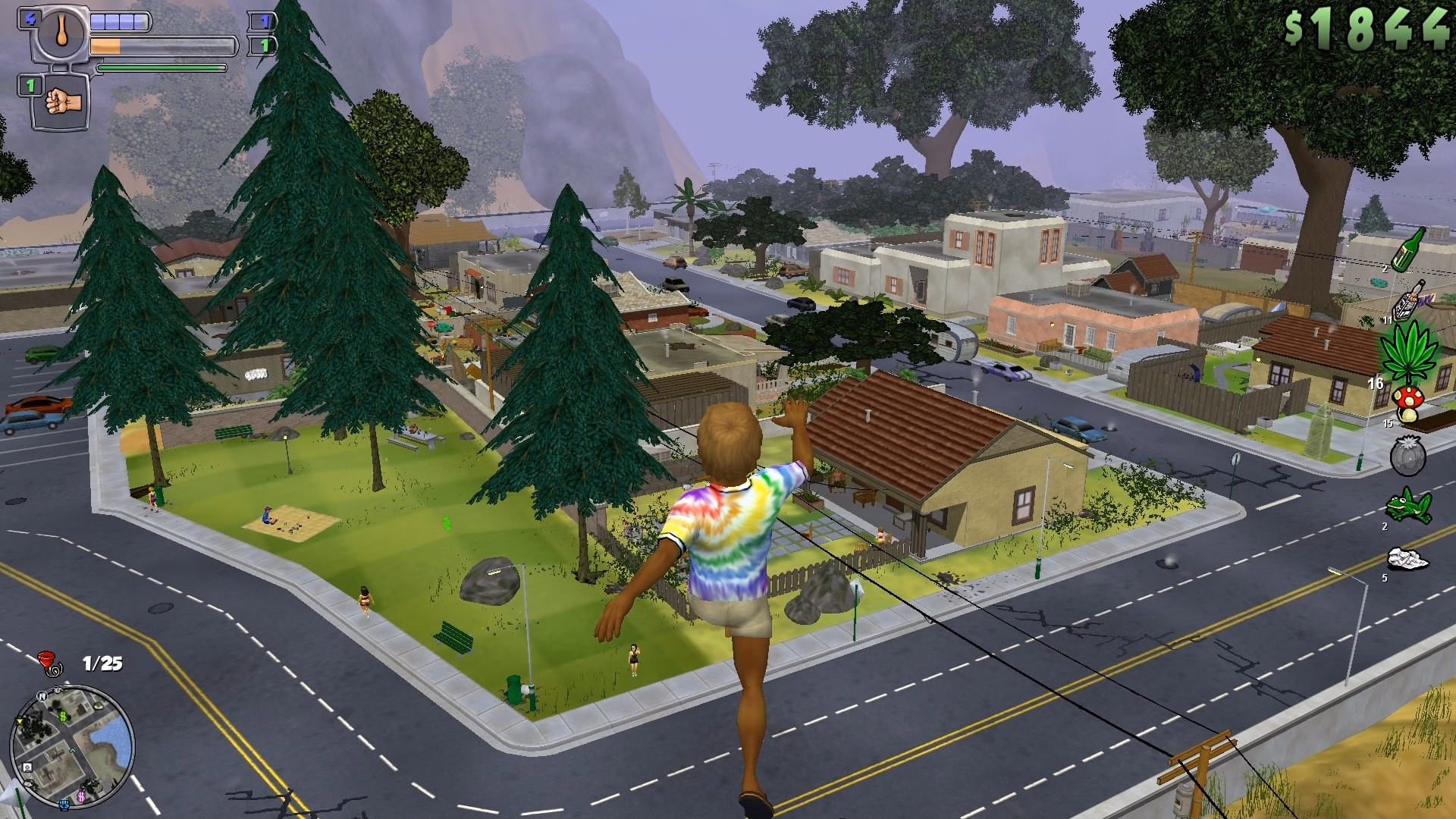Toggle the N compass indicator on the minimap

pyautogui.click(x=42, y=697)
